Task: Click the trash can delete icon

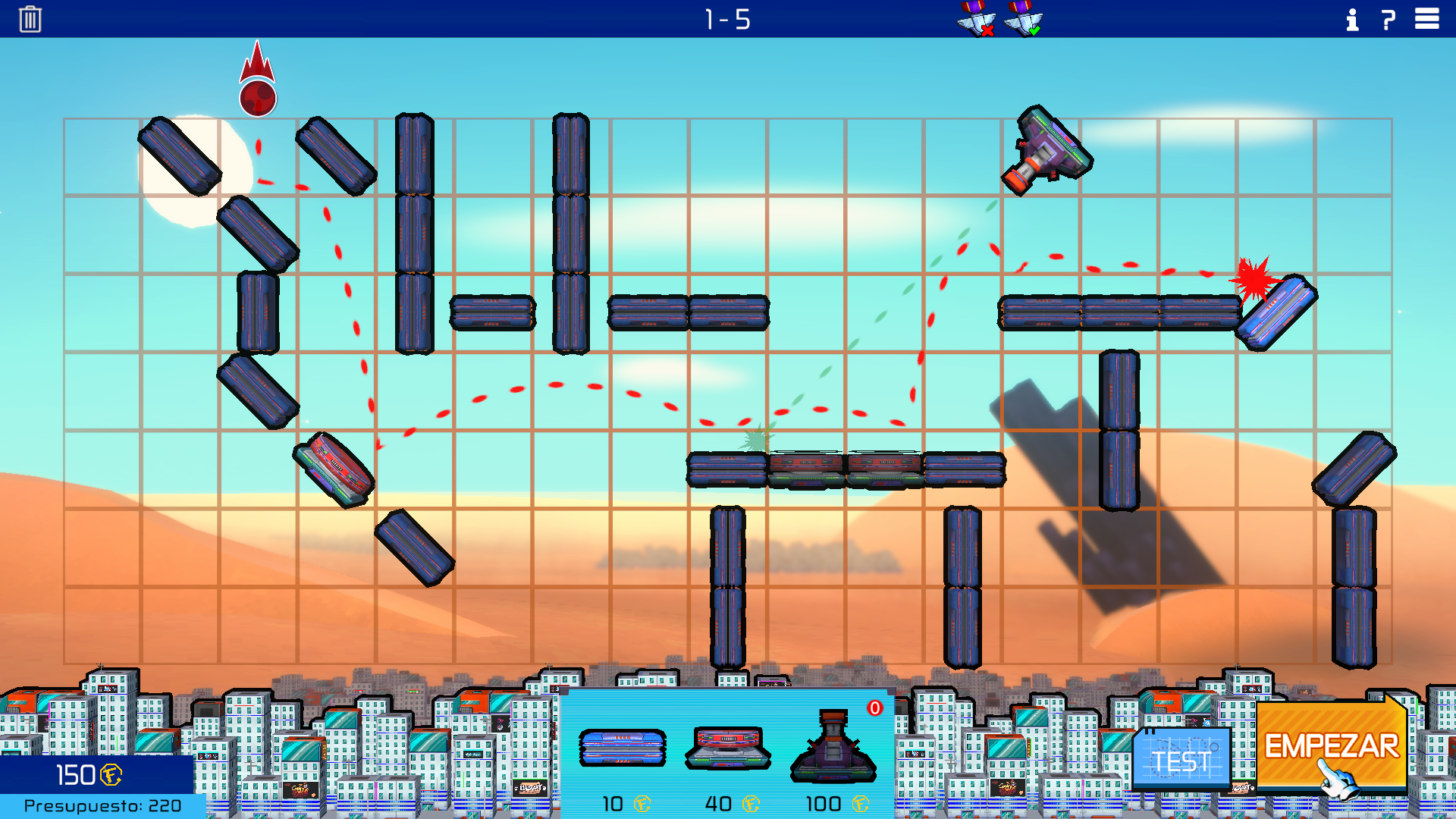Action: click(30, 19)
